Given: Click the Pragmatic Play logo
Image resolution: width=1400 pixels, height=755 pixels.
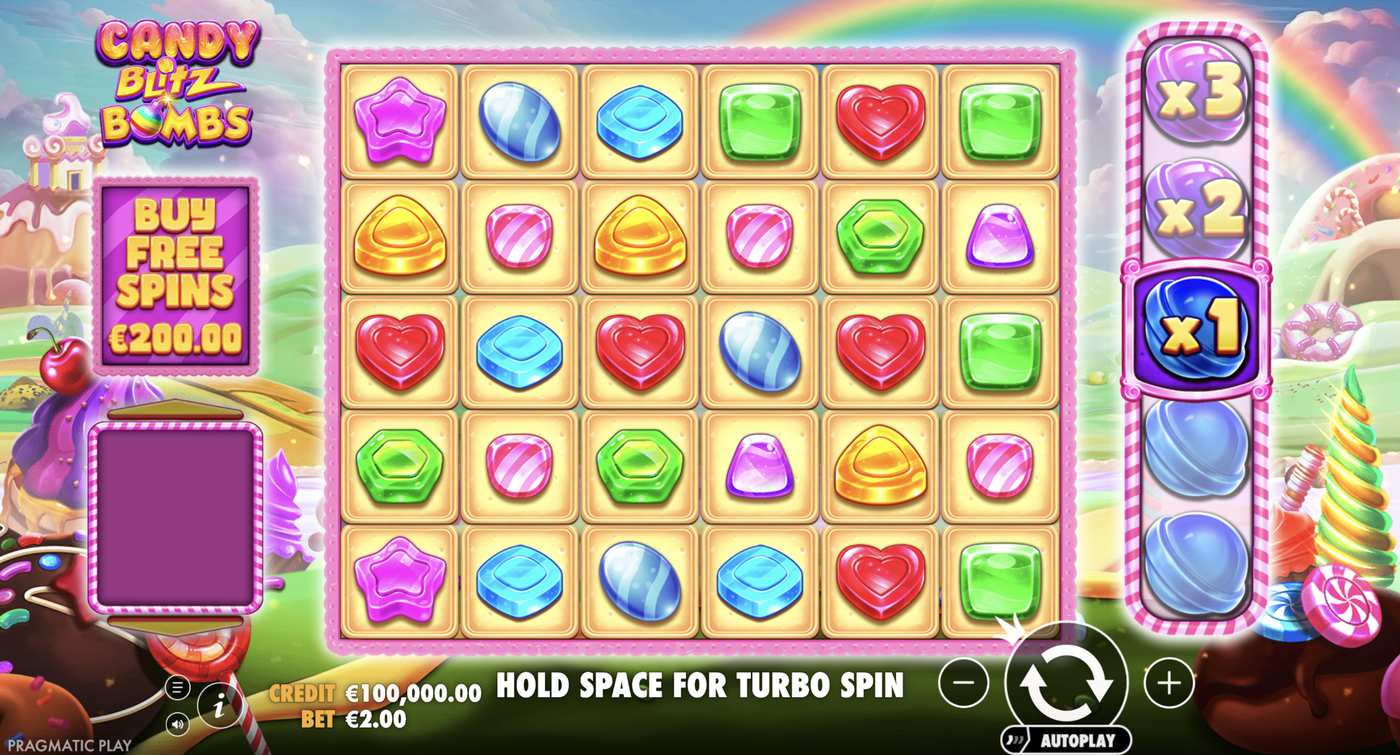Looking at the screenshot, I should tap(68, 744).
